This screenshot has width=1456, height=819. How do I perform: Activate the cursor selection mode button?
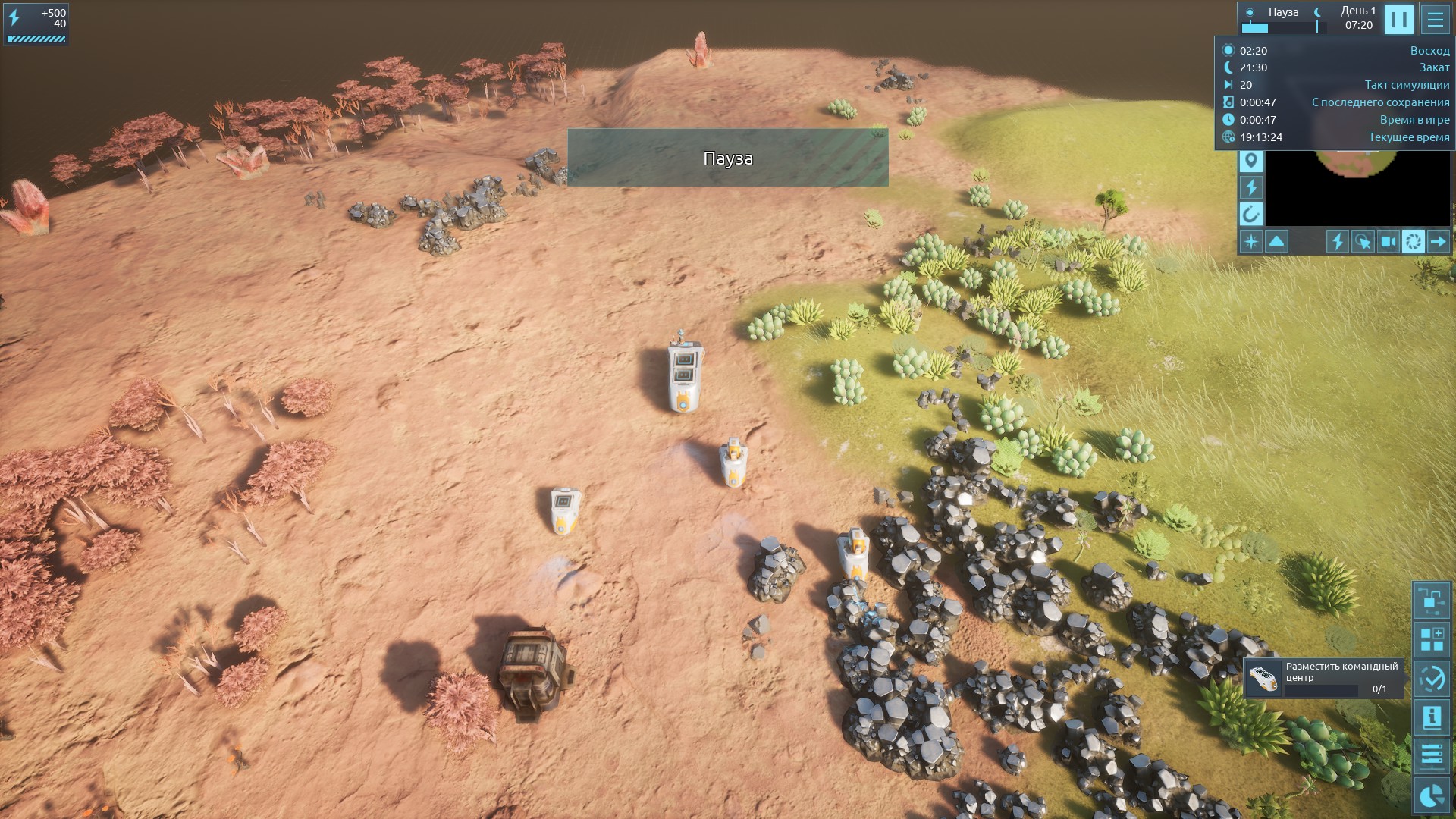(1363, 242)
